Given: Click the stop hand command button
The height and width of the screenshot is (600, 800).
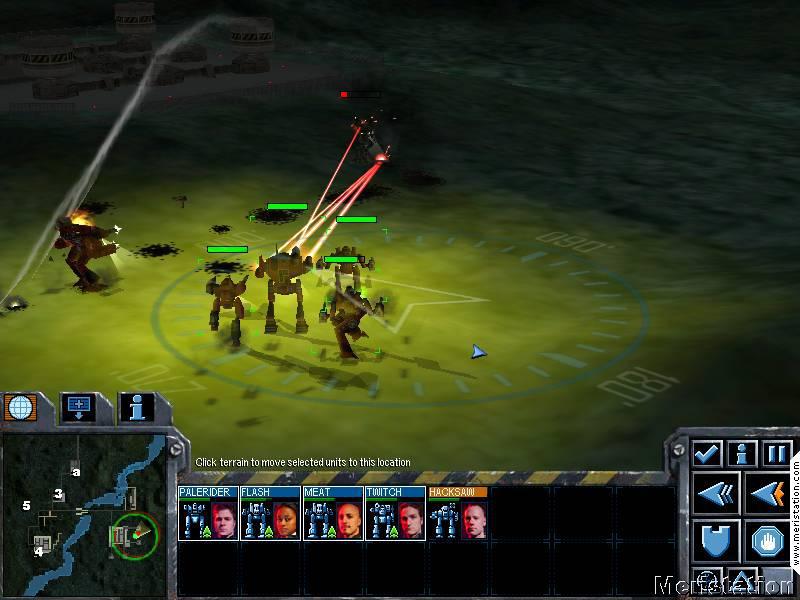Looking at the screenshot, I should click(x=767, y=541).
